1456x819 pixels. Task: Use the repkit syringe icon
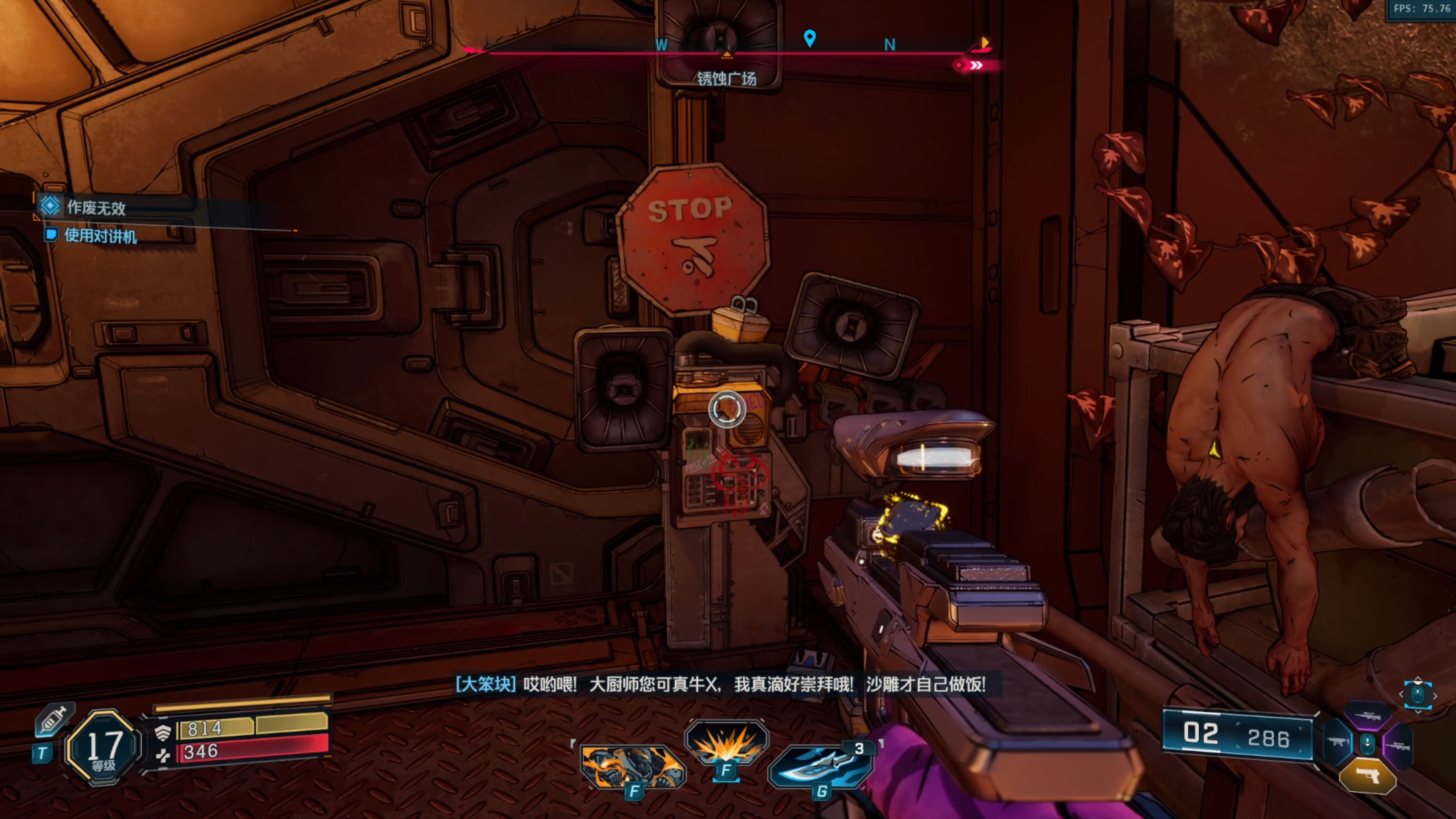pyautogui.click(x=54, y=719)
